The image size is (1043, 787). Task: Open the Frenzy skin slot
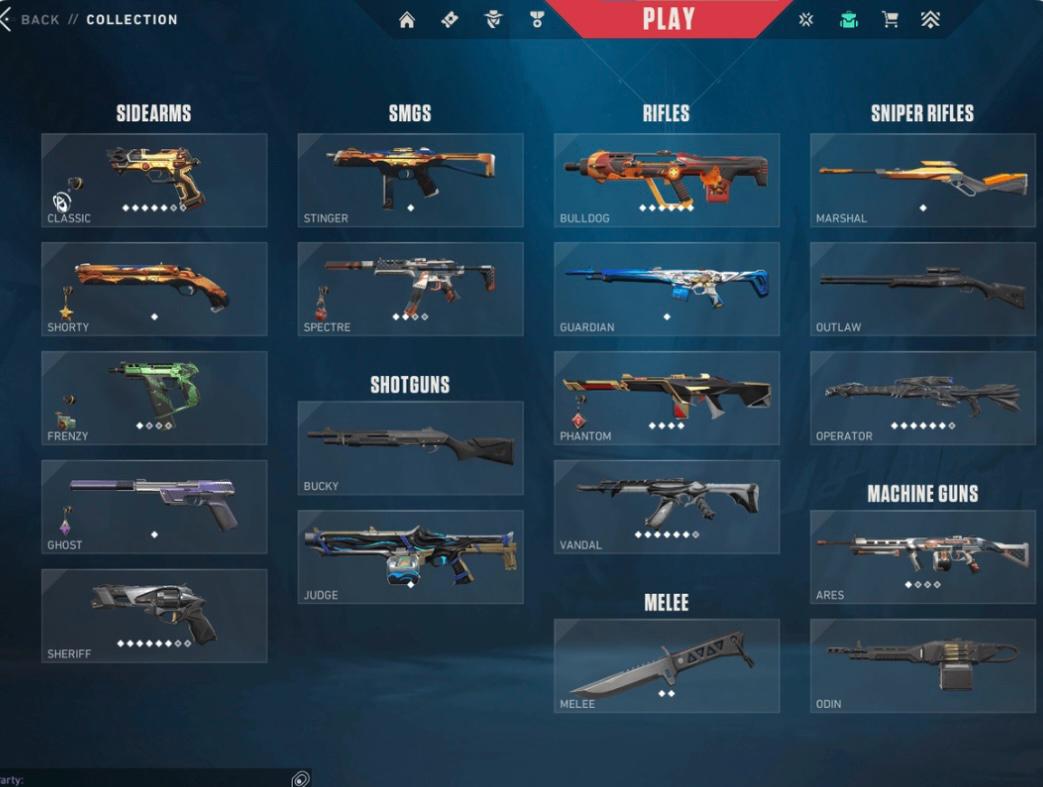pyautogui.click(x=154, y=398)
